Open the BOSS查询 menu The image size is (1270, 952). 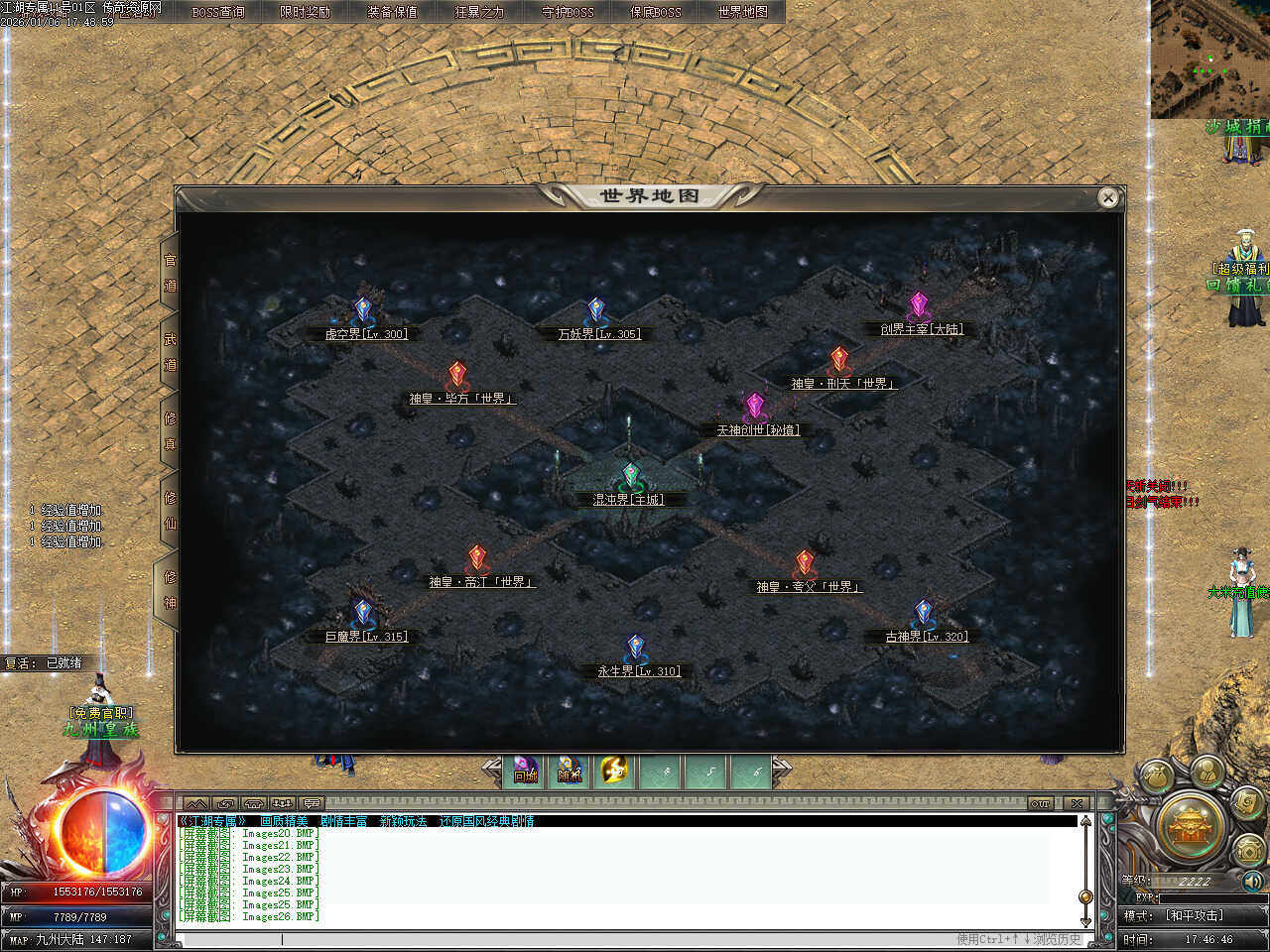pos(217,12)
